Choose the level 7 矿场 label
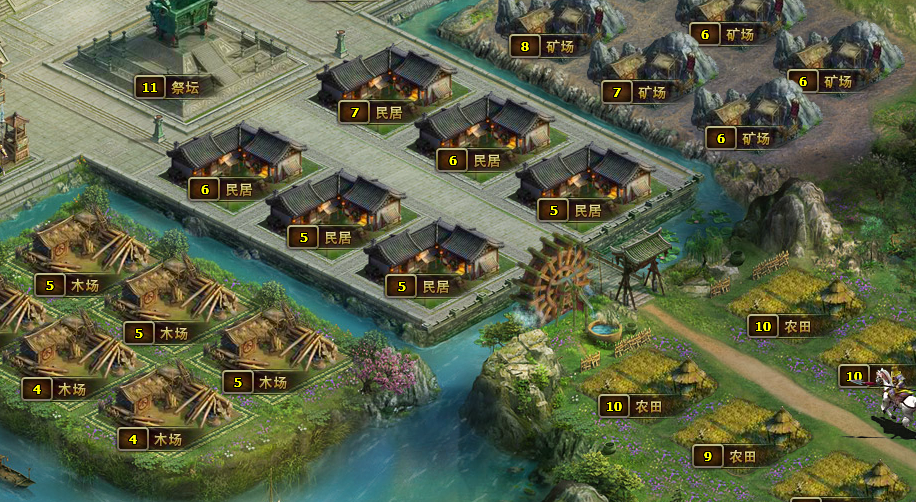Screen dimensions: 916x502 [x=636, y=93]
